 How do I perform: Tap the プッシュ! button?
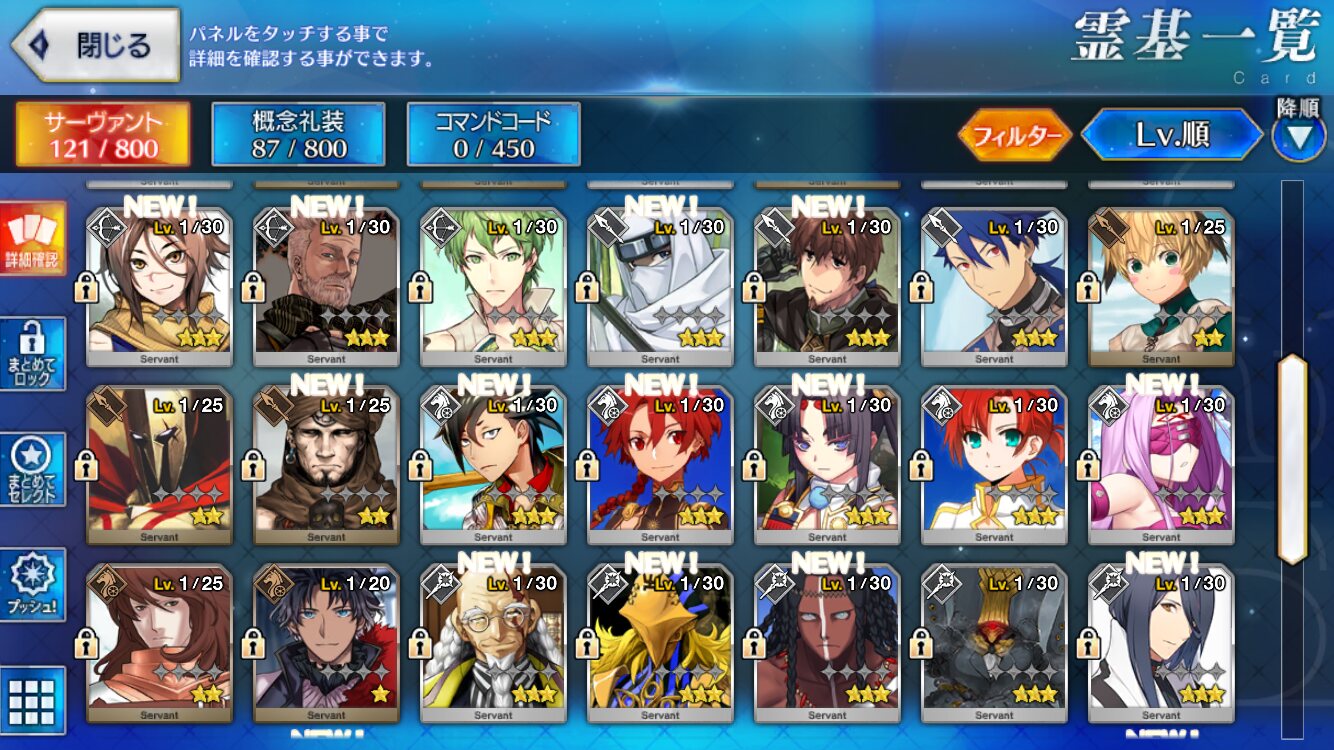[33, 585]
